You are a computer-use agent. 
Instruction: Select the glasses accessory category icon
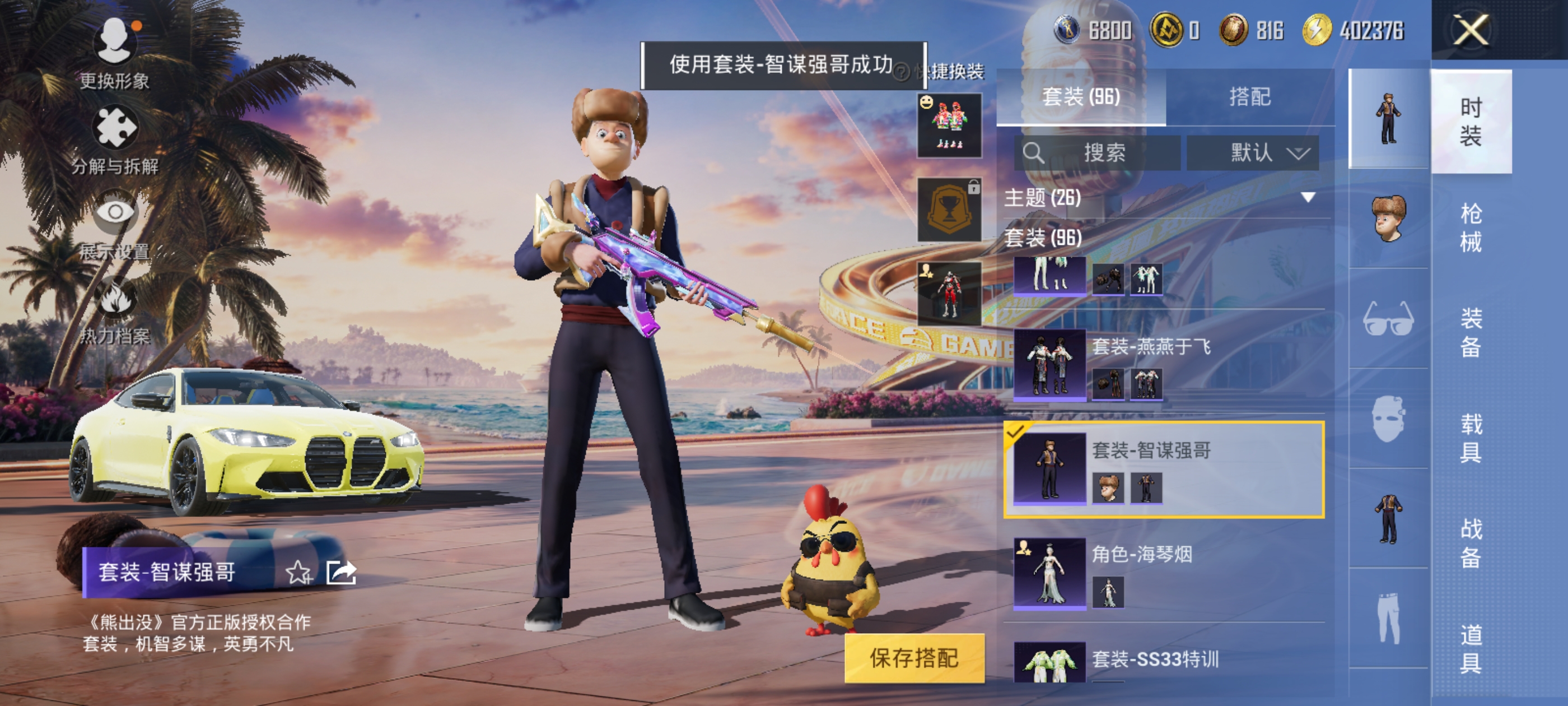(x=1388, y=319)
